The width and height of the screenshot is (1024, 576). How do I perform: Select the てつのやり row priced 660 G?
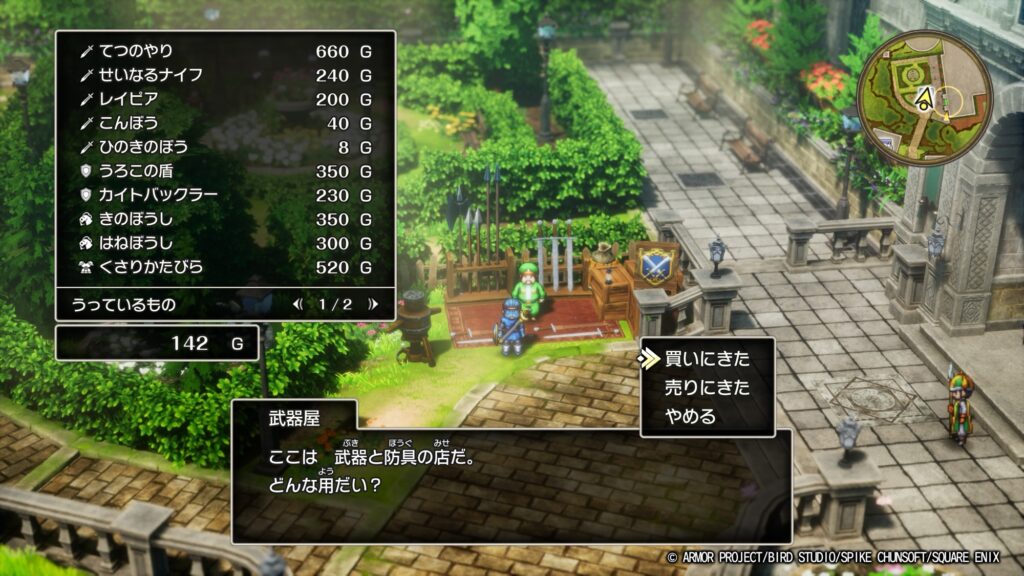click(226, 51)
